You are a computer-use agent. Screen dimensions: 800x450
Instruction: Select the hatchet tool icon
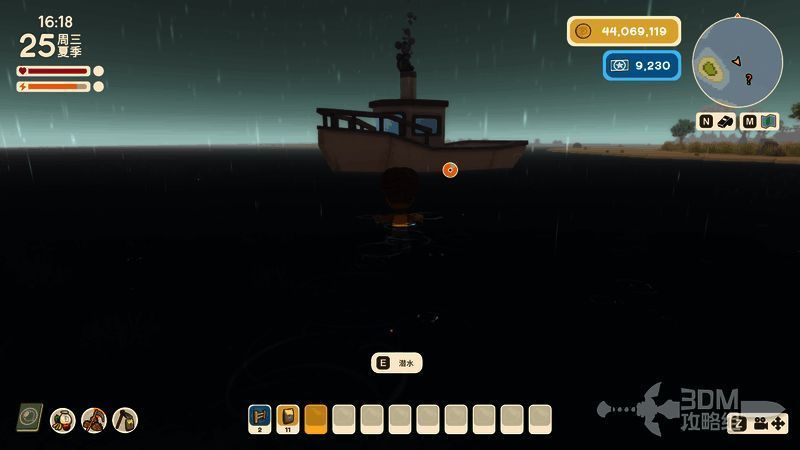(x=125, y=420)
